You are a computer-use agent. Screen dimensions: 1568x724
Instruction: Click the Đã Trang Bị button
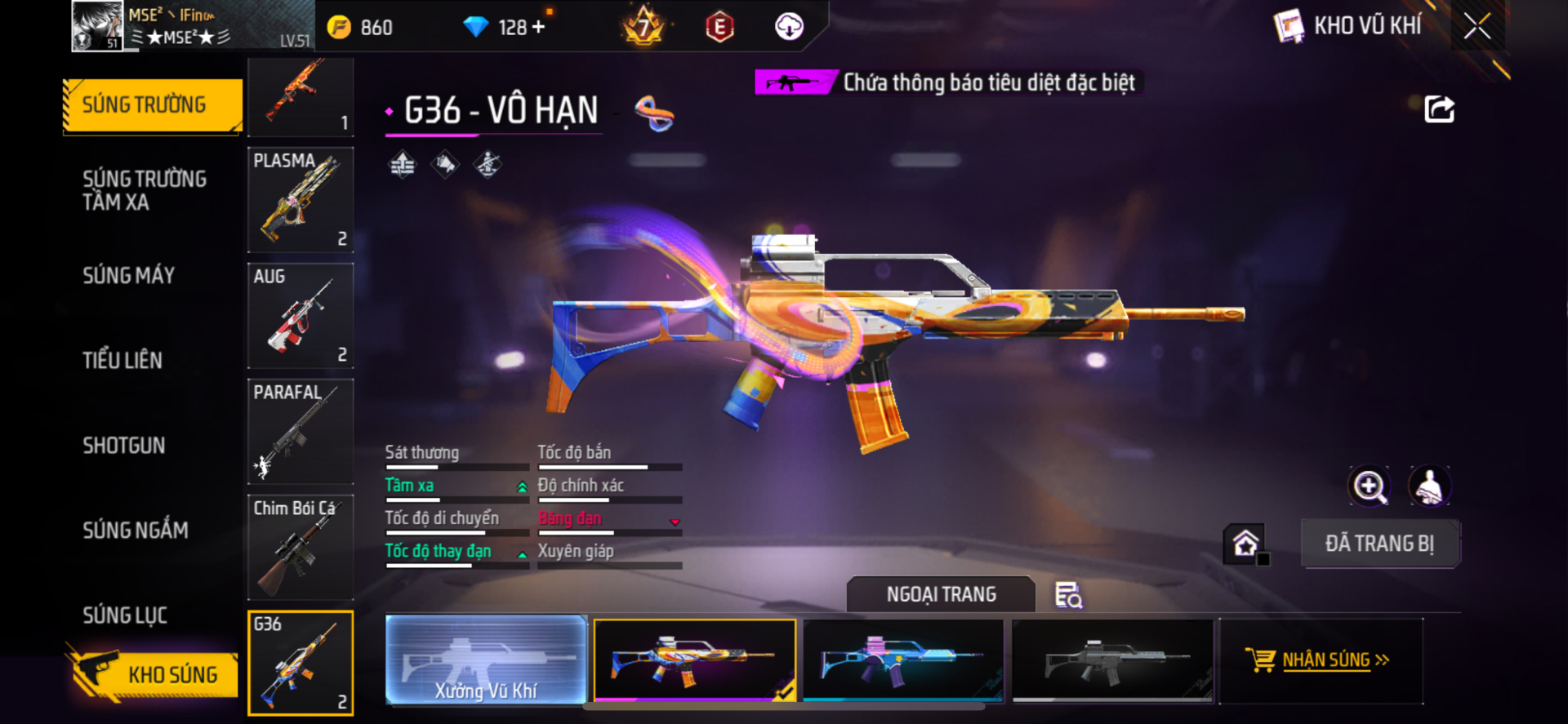[1379, 544]
